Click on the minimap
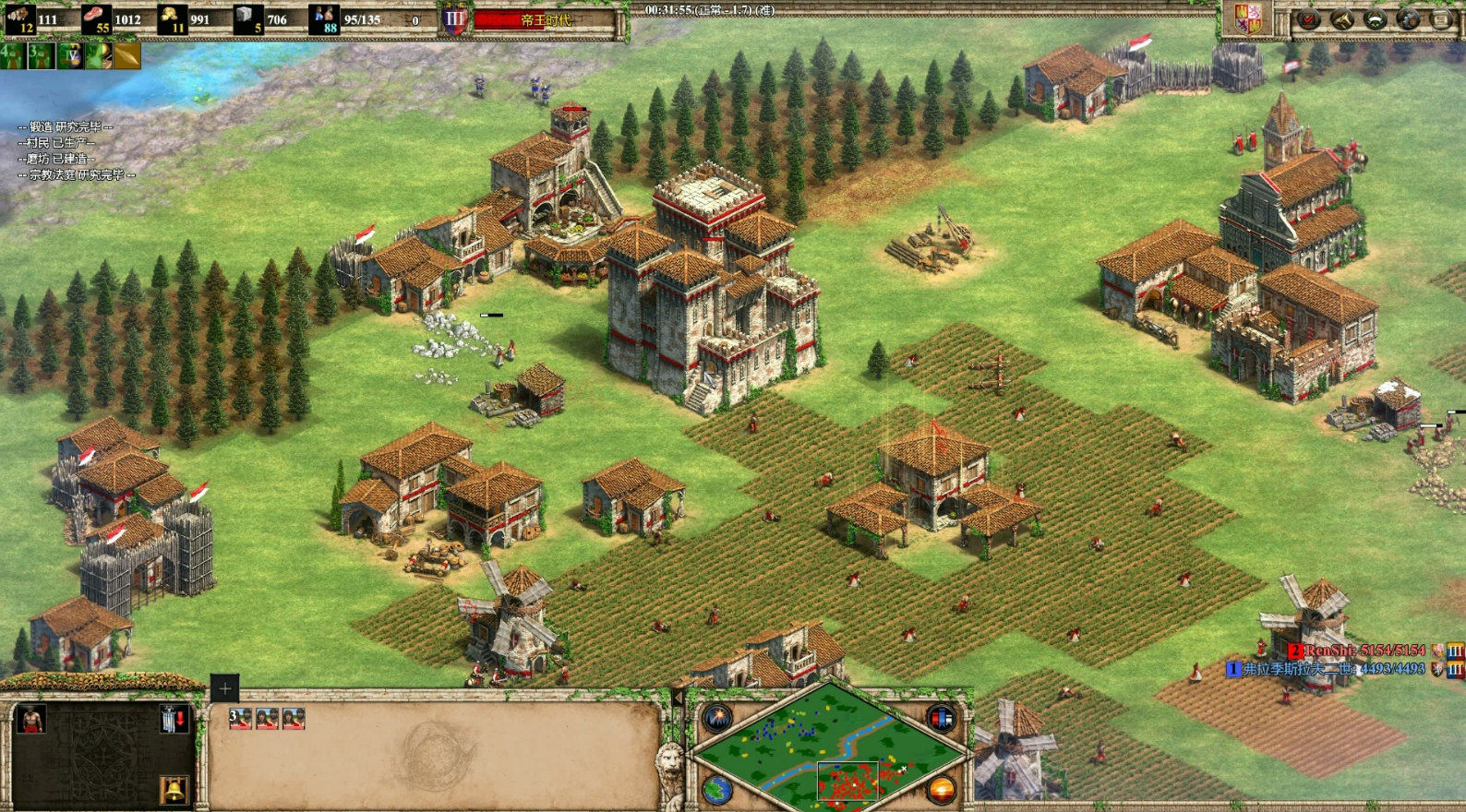The width and height of the screenshot is (1466, 812). [x=829, y=746]
